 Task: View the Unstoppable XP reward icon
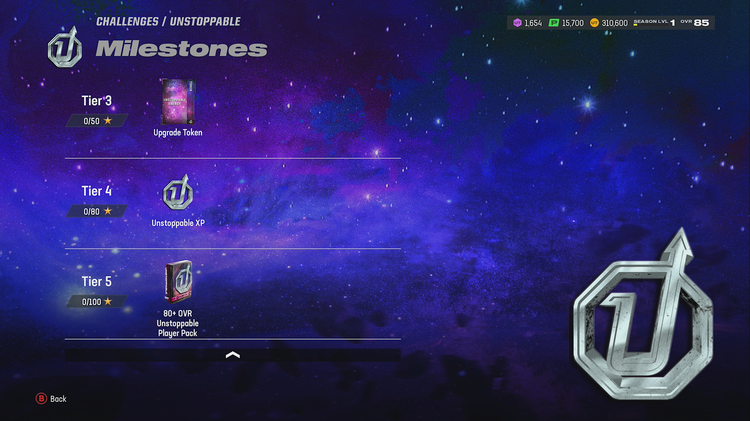177,193
